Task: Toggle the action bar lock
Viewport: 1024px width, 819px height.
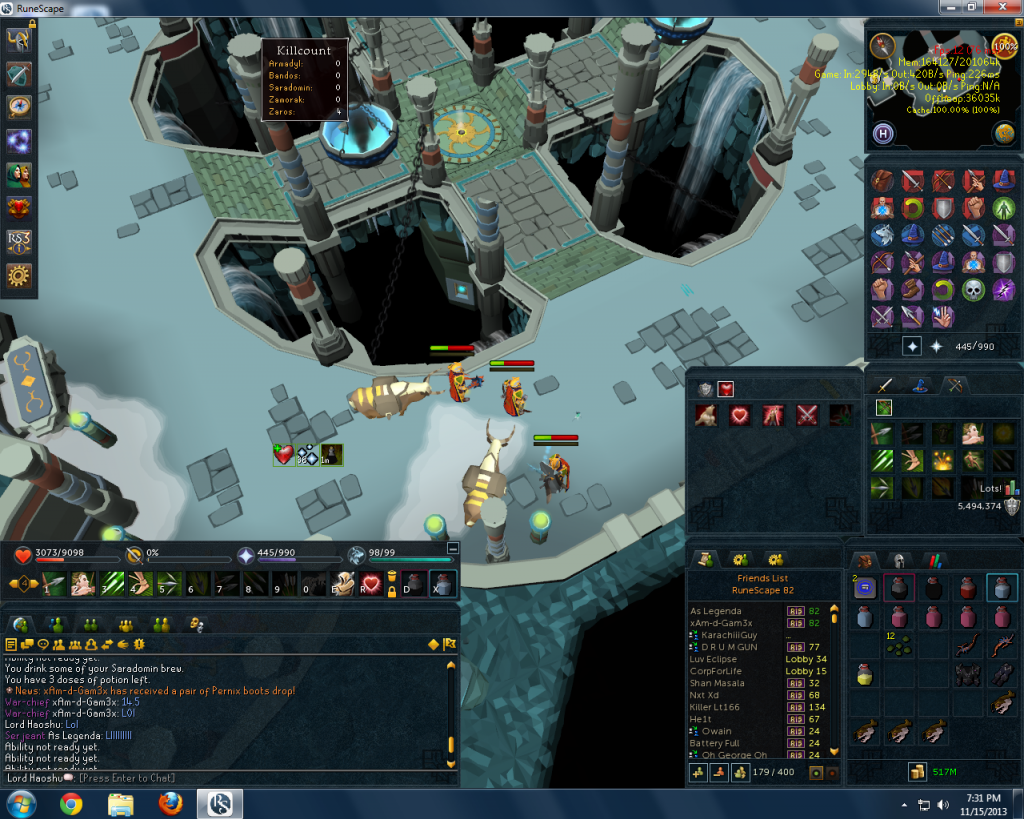Action: 392,591
